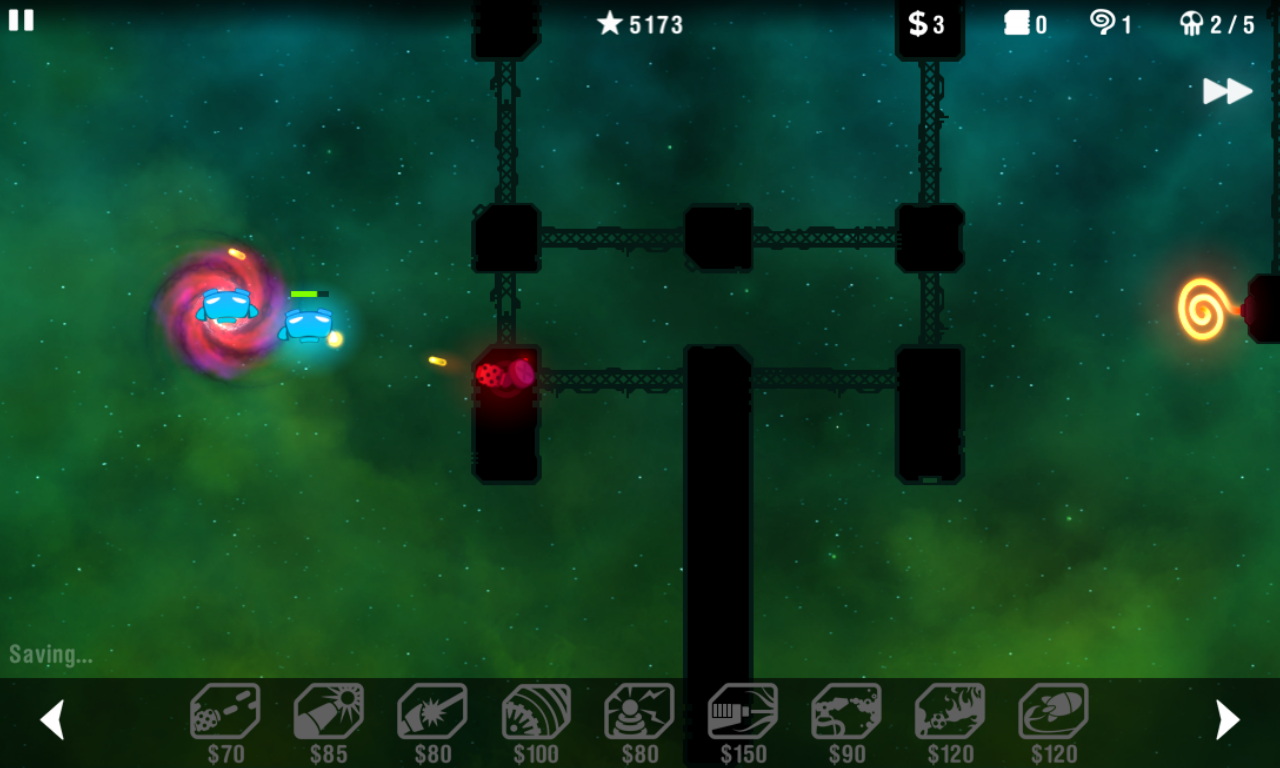This screenshot has width=1280, height=768.
Task: Pick the first $80 laser tower
Action: (x=432, y=712)
